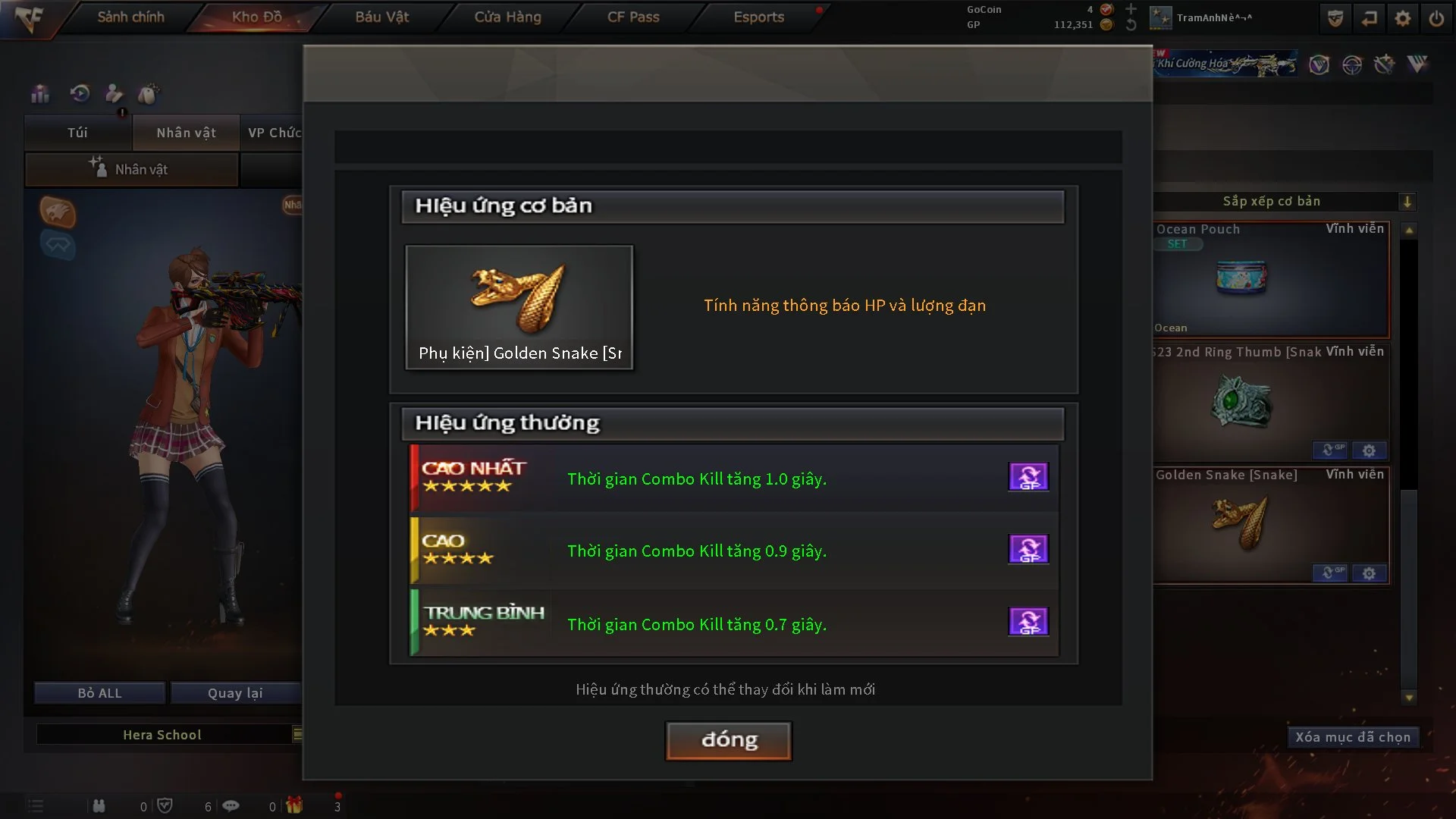Click the Quay lại button
1456x819 pixels.
(x=235, y=693)
